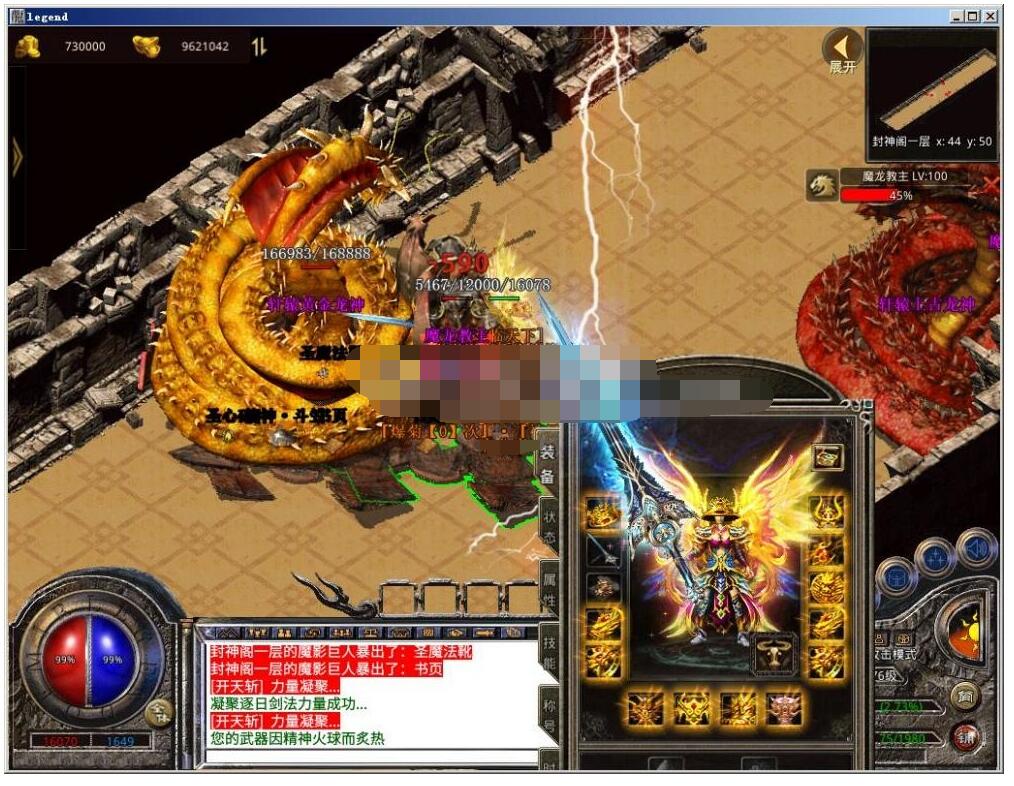Minimize the legend window
Viewport: 1014px width, 786px height.
point(958,16)
